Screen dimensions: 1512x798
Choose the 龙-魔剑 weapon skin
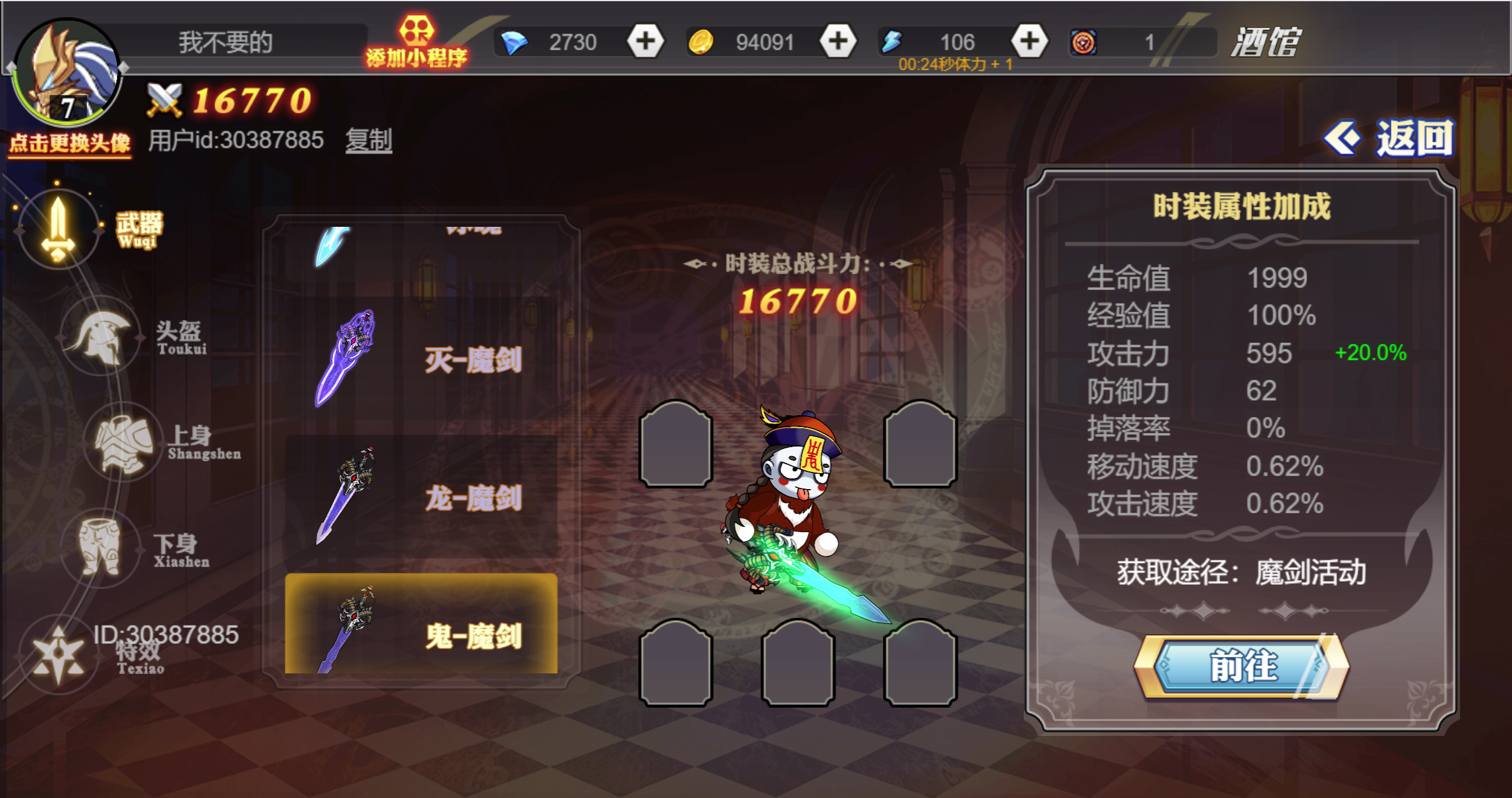click(x=421, y=497)
